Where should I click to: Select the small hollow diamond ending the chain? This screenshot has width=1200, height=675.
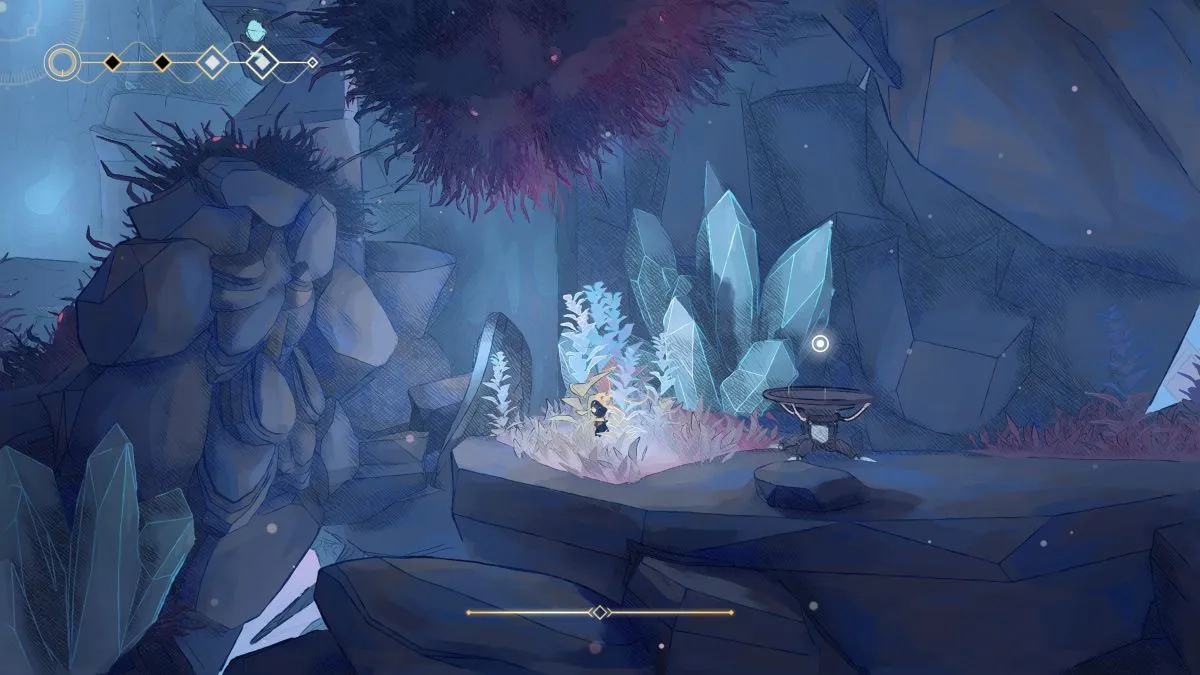point(312,63)
